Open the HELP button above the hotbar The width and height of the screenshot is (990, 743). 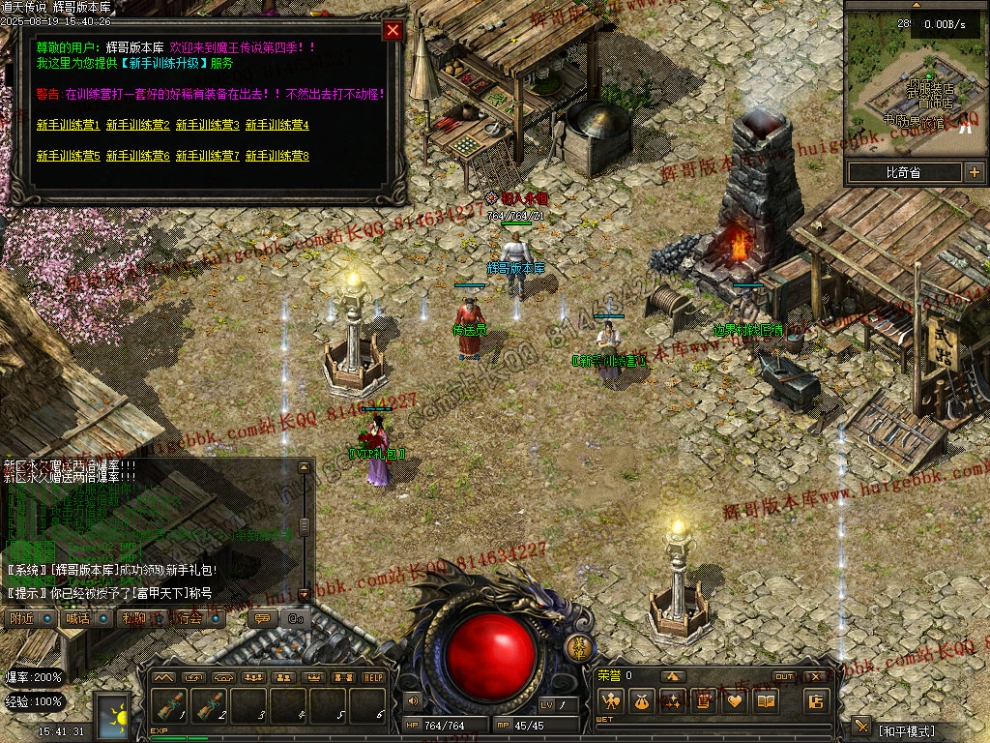point(374,677)
